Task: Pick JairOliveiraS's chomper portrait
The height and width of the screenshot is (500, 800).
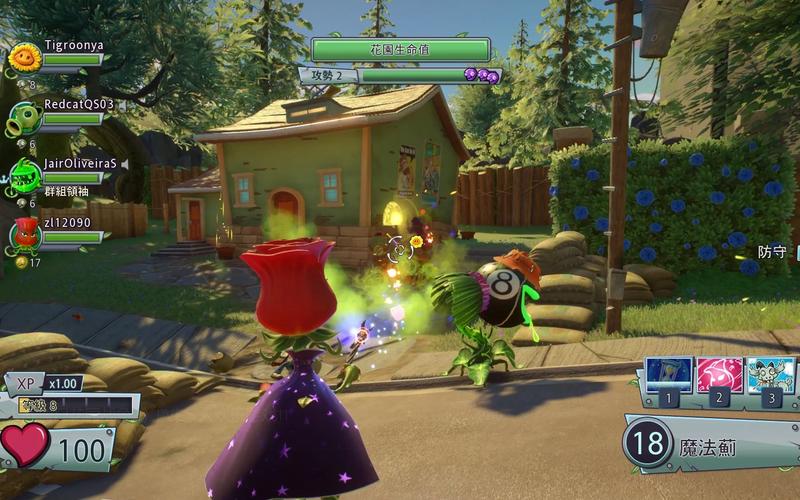Action: 24,175
